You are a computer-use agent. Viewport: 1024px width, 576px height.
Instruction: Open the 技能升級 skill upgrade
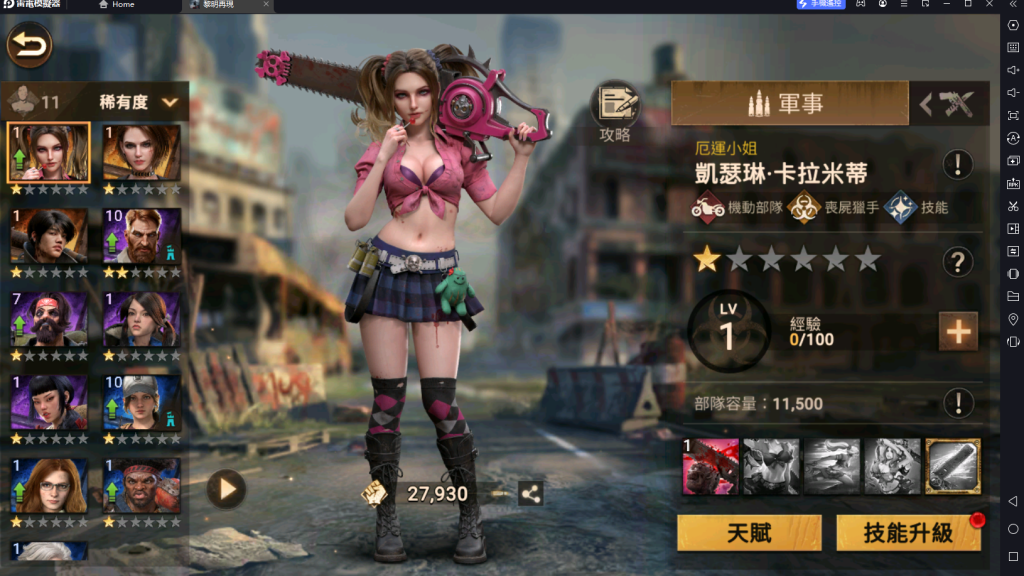coord(907,533)
